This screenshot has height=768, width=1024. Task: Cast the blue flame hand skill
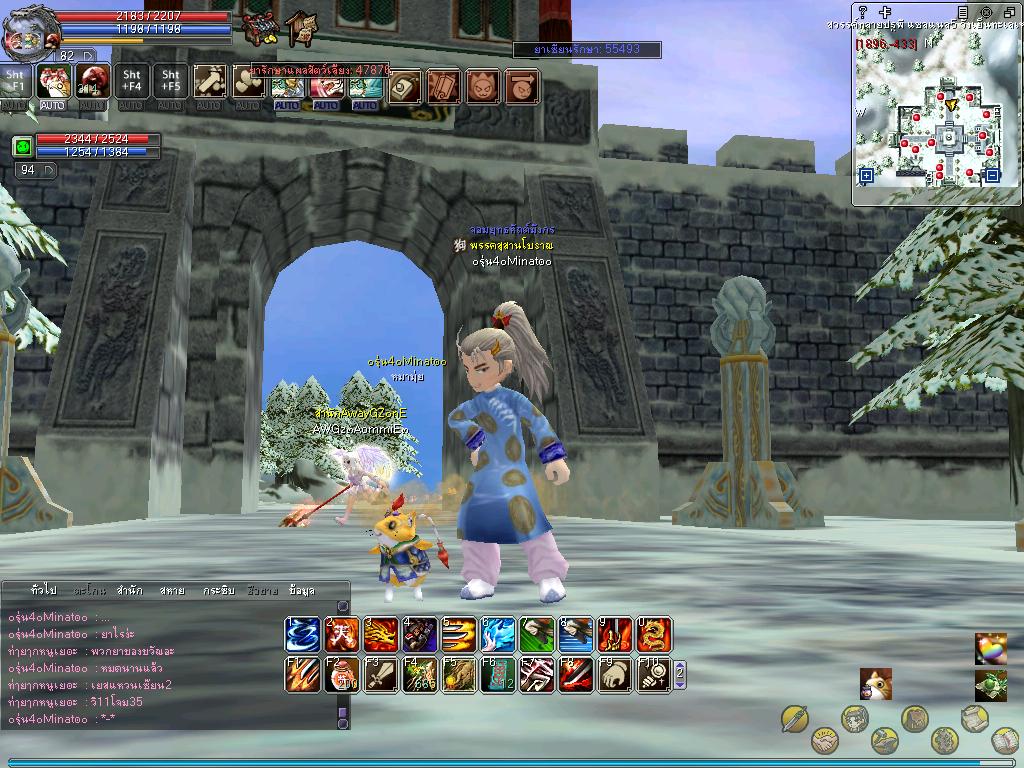point(498,635)
